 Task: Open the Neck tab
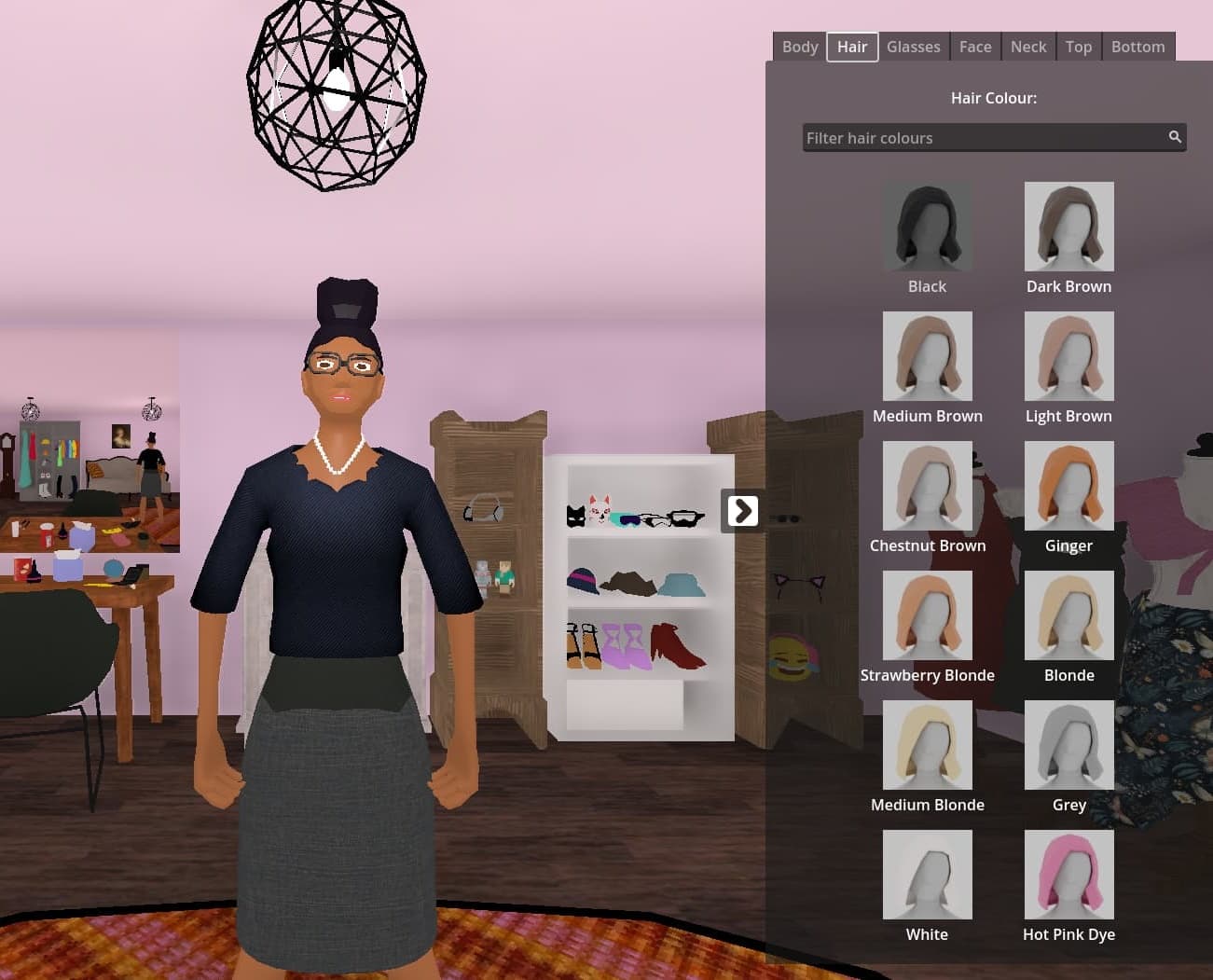1028,46
